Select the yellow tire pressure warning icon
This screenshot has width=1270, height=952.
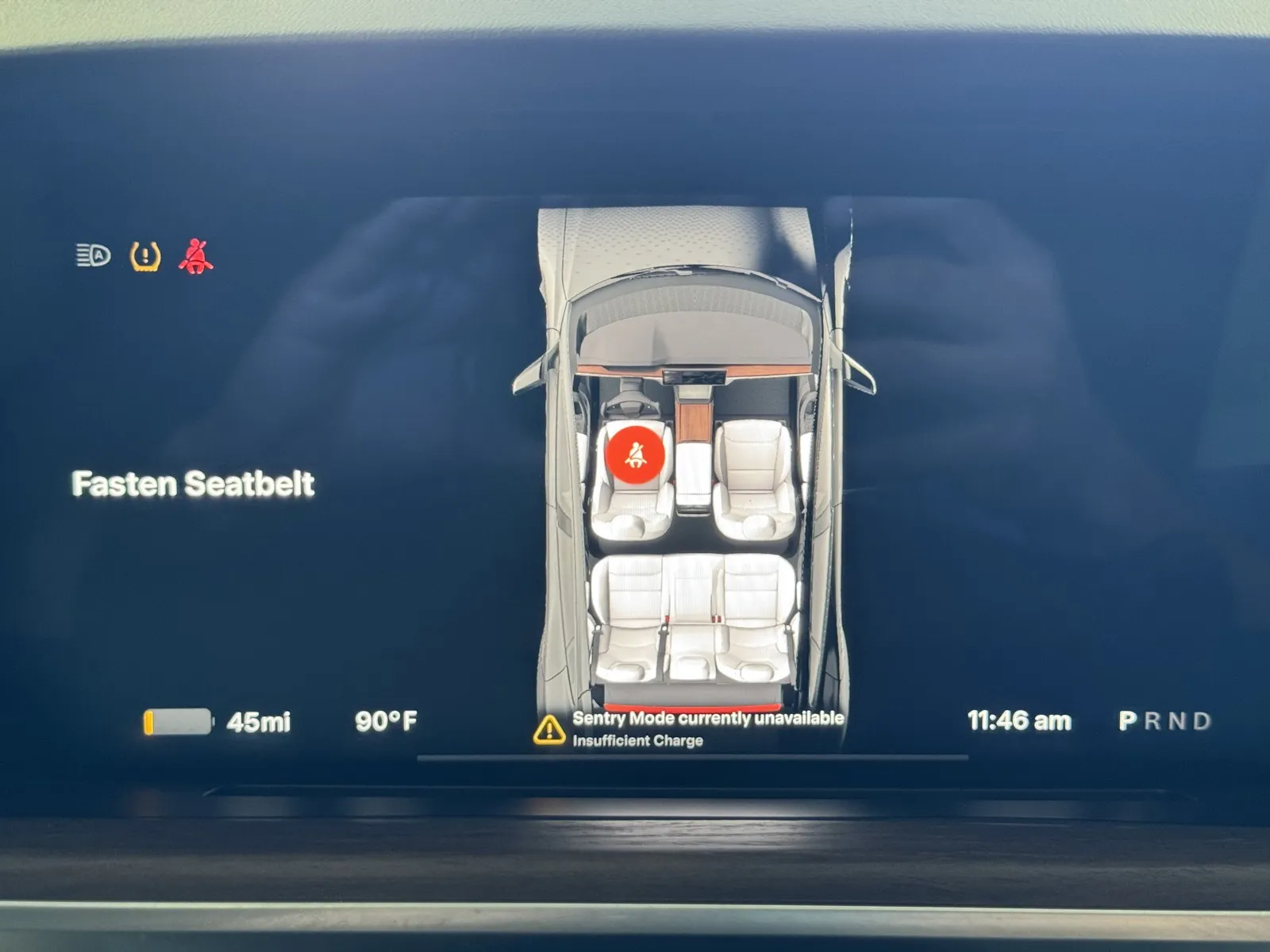coord(145,256)
